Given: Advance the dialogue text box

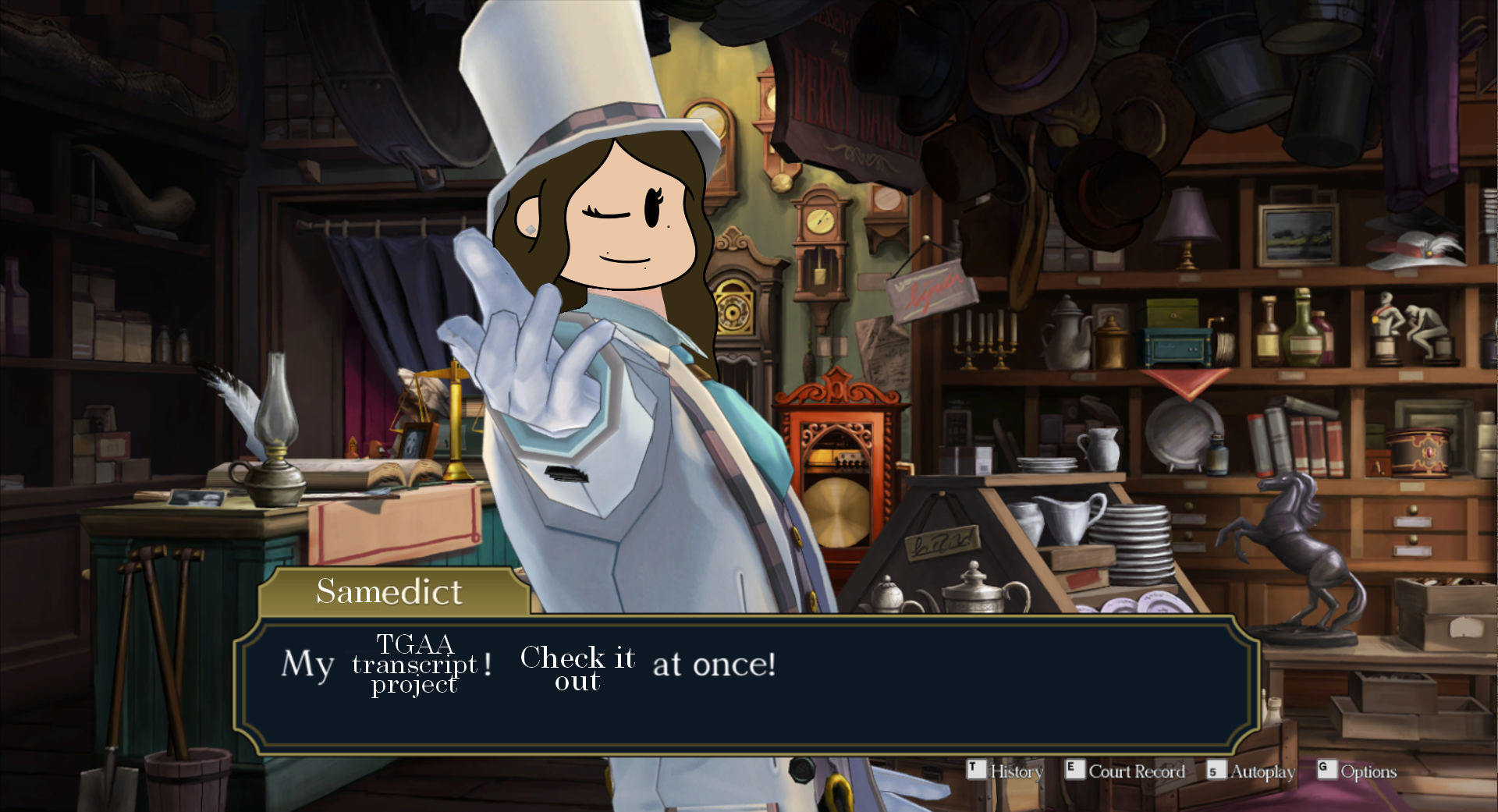Looking at the screenshot, I should 747,685.
